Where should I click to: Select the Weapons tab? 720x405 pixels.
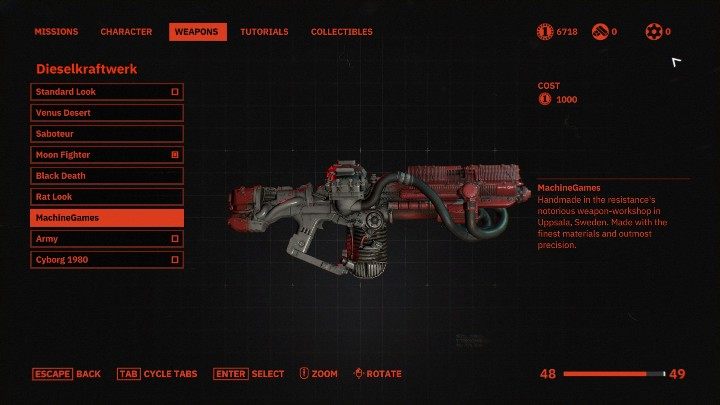[197, 32]
